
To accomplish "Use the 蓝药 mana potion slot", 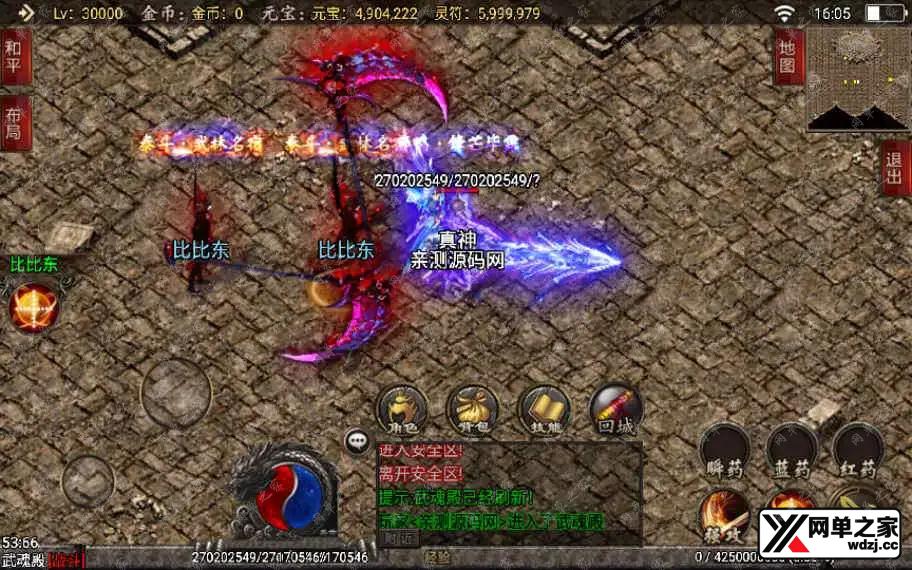I will coord(791,449).
